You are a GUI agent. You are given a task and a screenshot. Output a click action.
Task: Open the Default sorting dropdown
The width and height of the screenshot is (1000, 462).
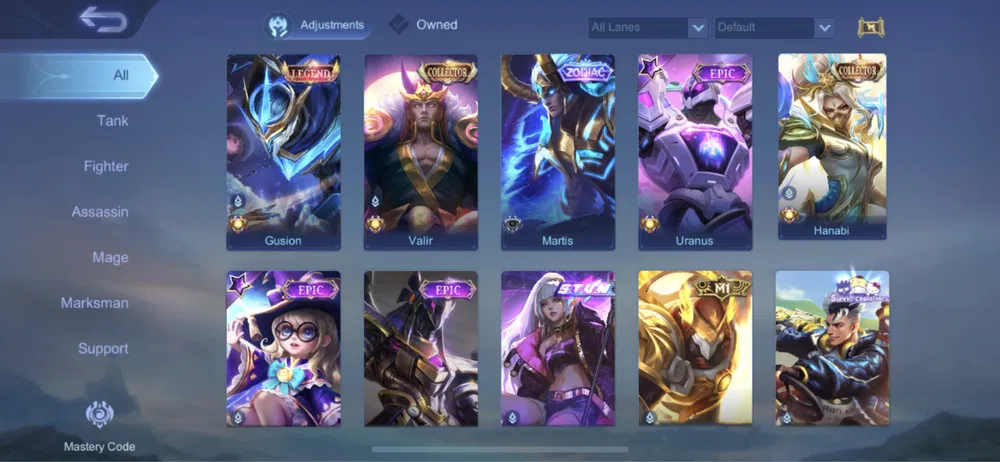[773, 28]
